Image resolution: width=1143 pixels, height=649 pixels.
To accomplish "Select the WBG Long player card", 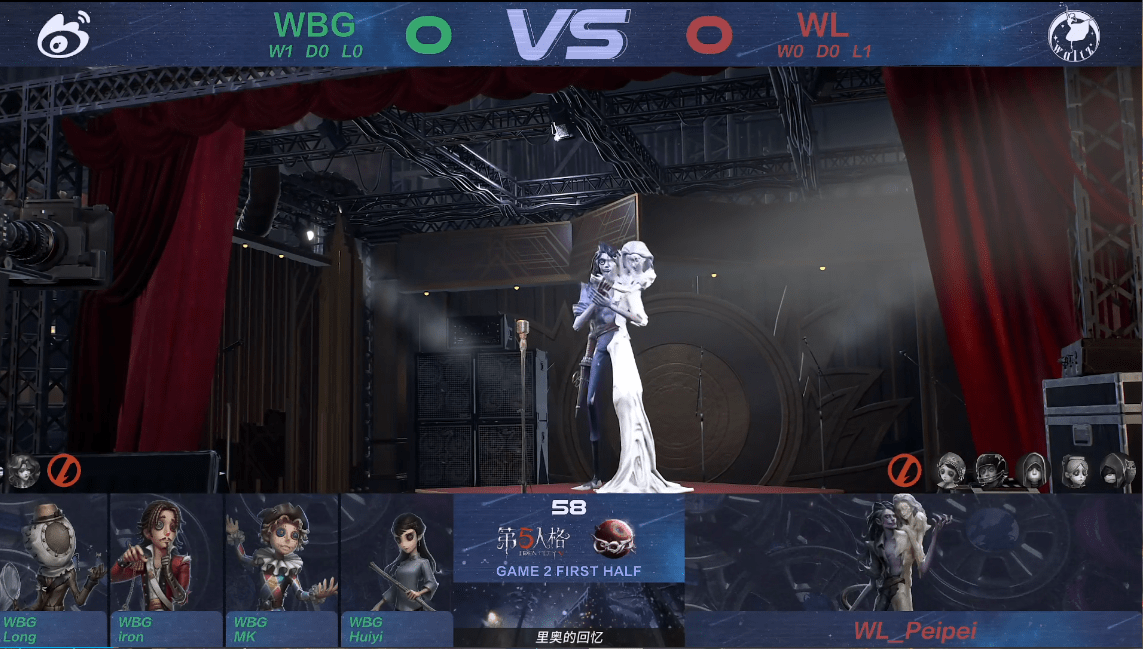I will click(54, 570).
